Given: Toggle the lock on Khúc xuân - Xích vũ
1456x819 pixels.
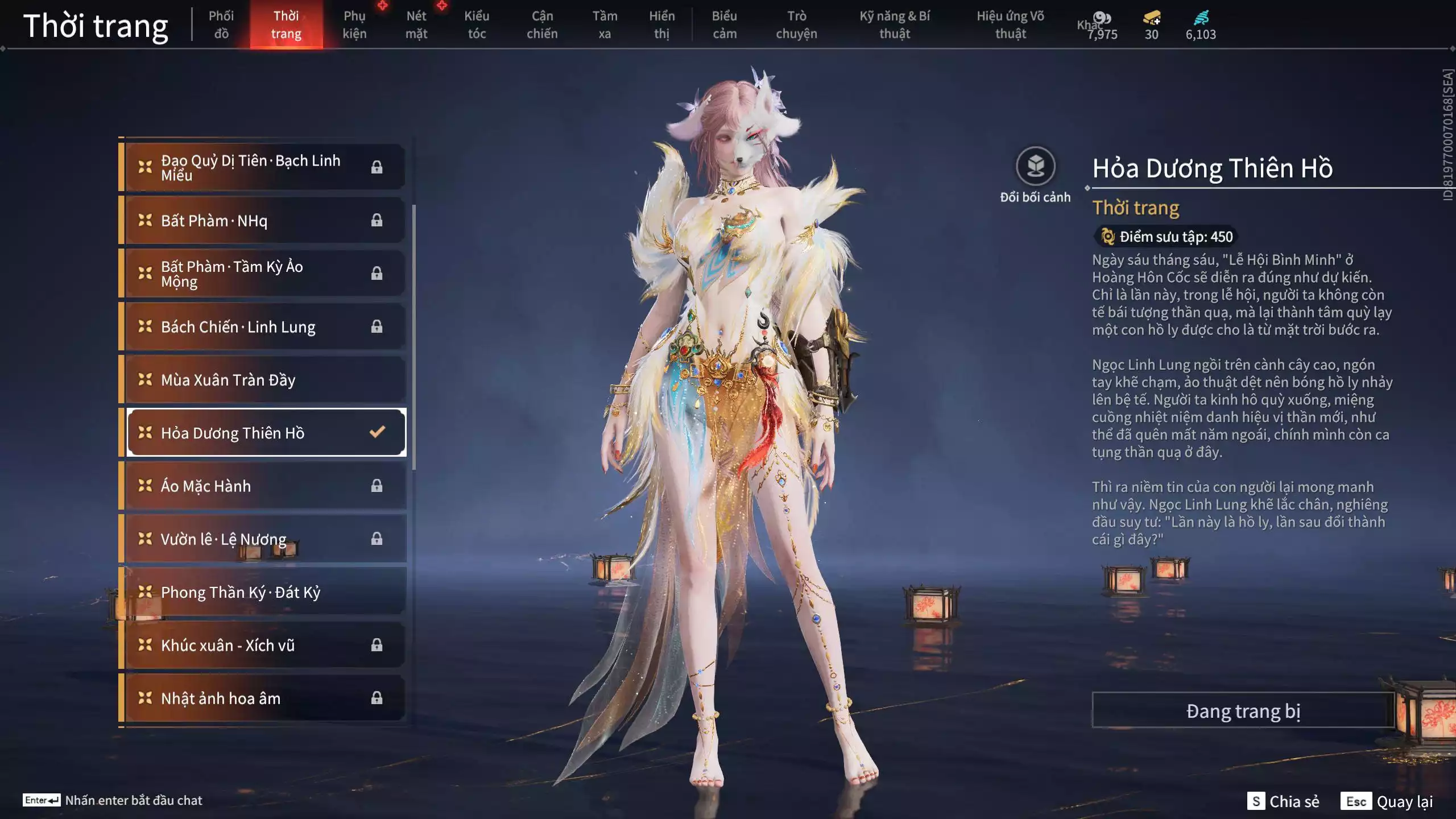Looking at the screenshot, I should [x=375, y=645].
